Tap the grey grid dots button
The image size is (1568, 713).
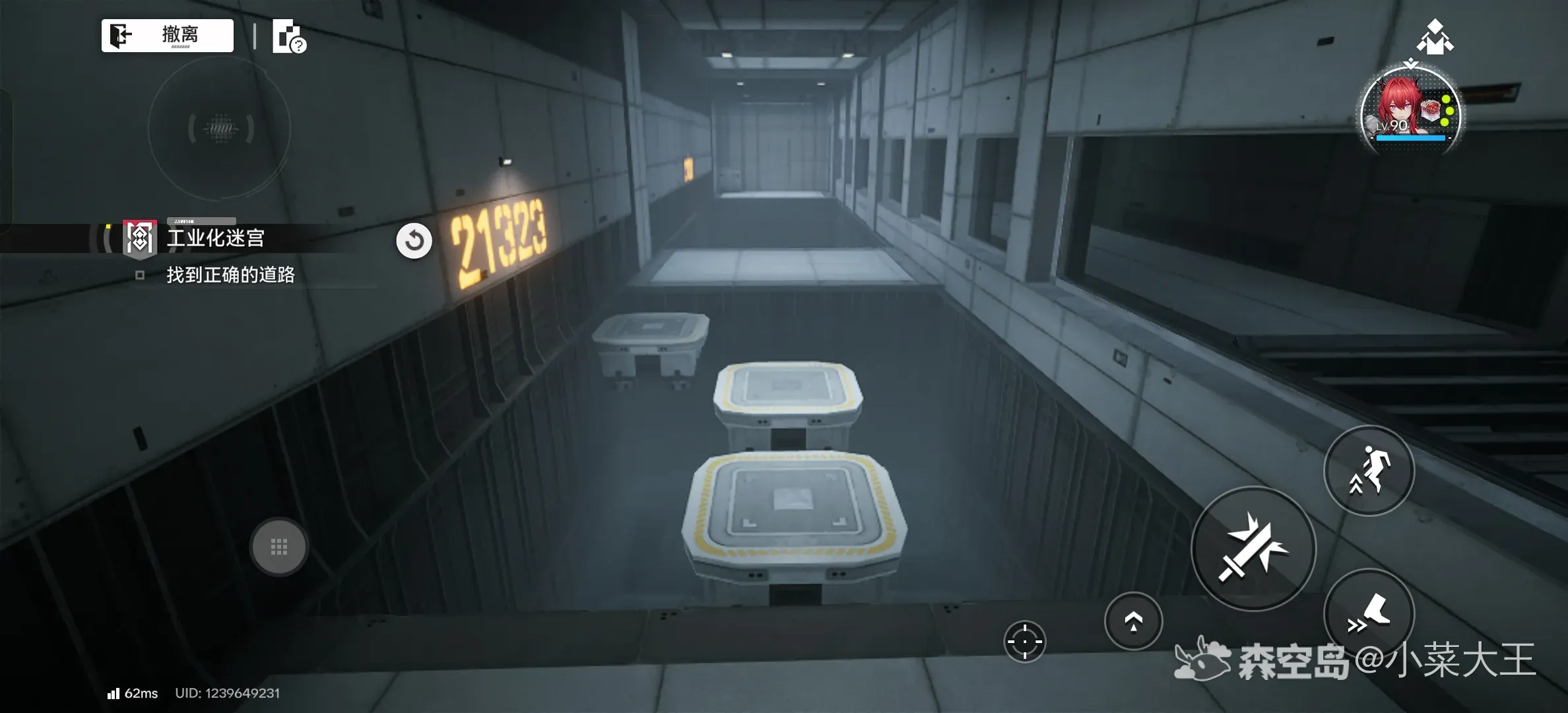(x=279, y=547)
